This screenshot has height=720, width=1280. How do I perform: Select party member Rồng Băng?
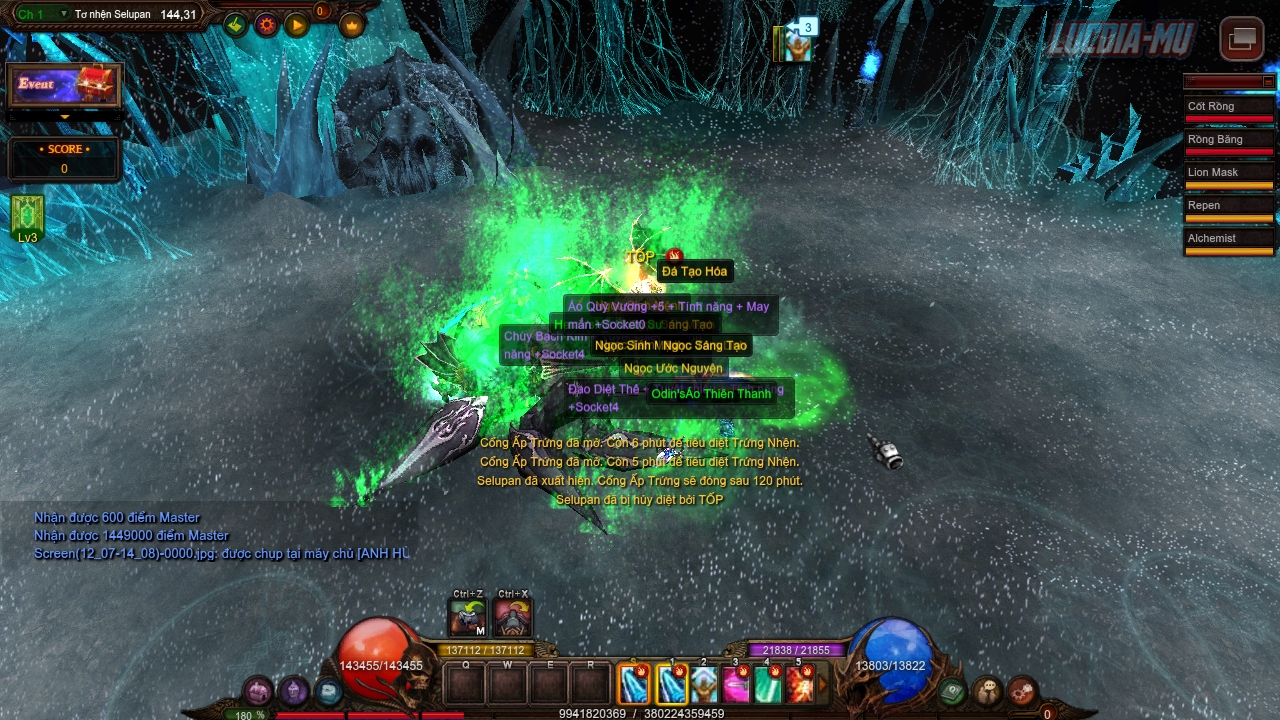click(x=1229, y=140)
